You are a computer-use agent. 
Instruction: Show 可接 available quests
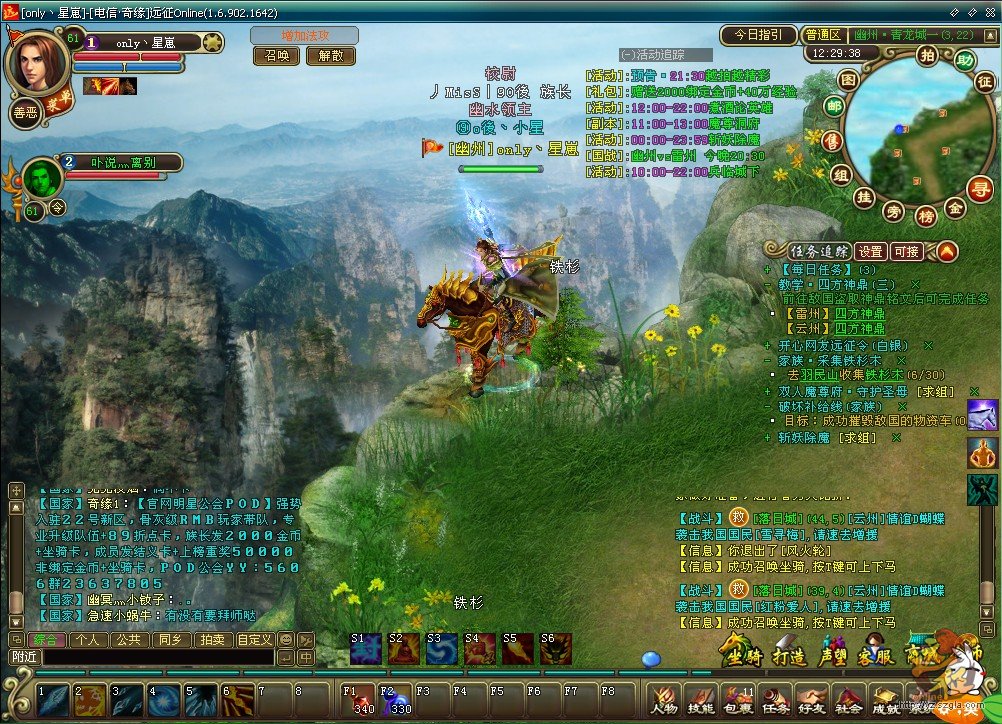pos(907,252)
